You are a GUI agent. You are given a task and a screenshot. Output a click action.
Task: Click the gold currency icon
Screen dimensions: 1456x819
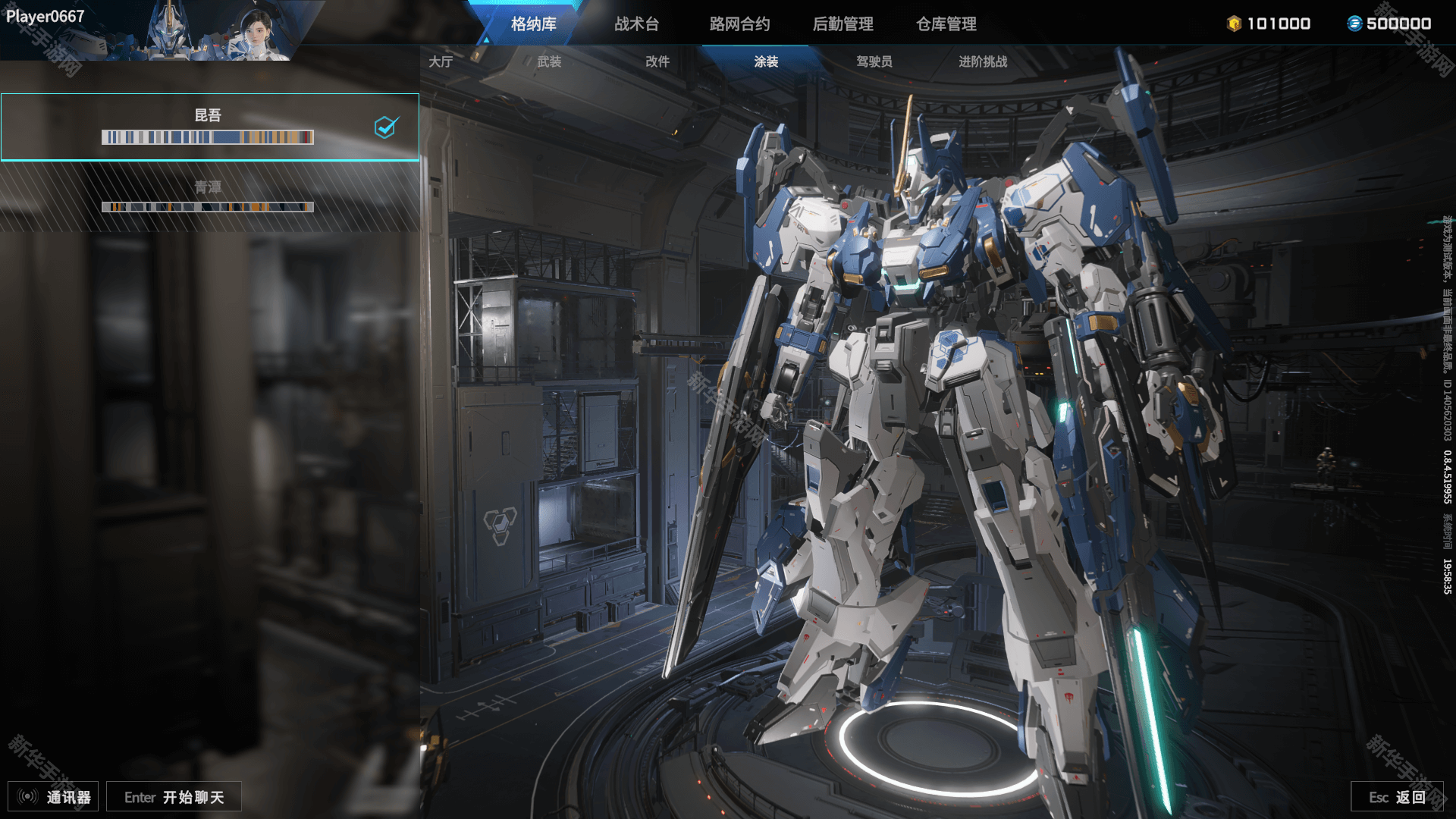coord(1234,24)
